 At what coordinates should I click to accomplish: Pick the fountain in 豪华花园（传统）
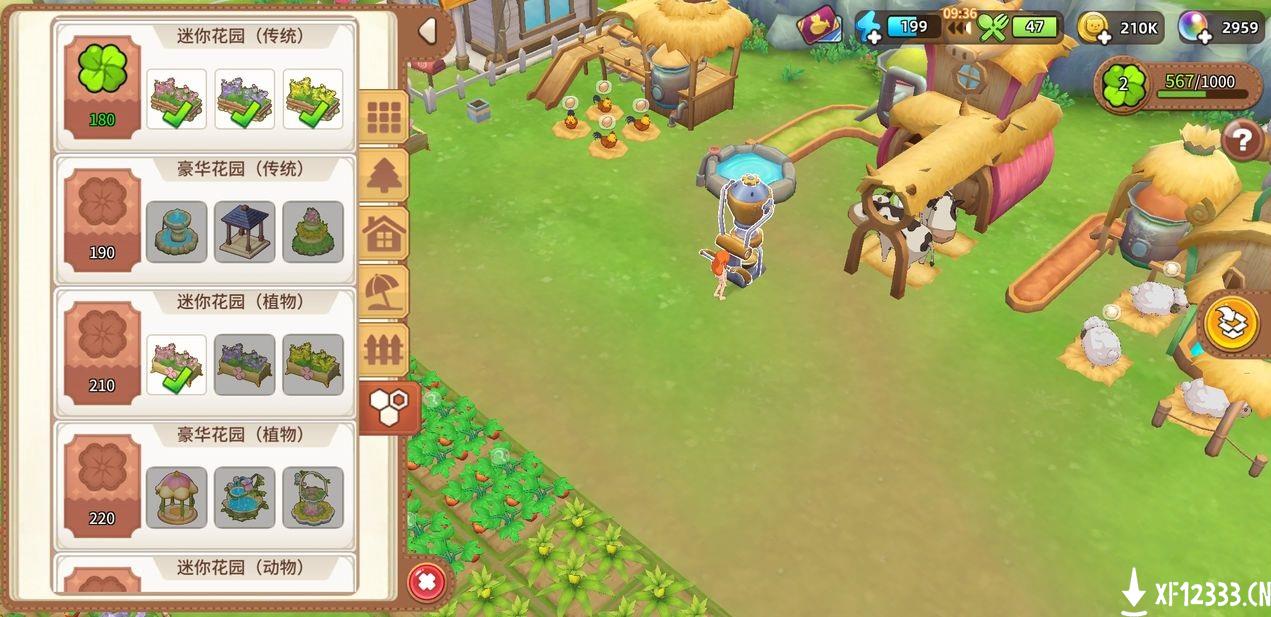coord(177,232)
